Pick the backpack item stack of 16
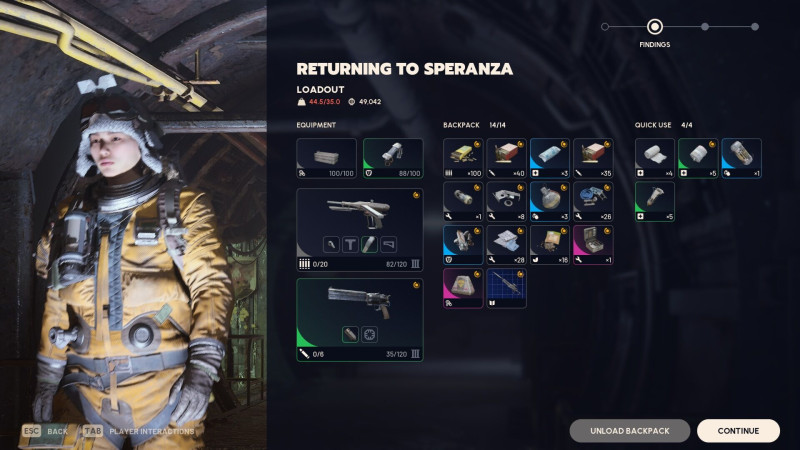The height and width of the screenshot is (450, 800). pyautogui.click(x=549, y=245)
